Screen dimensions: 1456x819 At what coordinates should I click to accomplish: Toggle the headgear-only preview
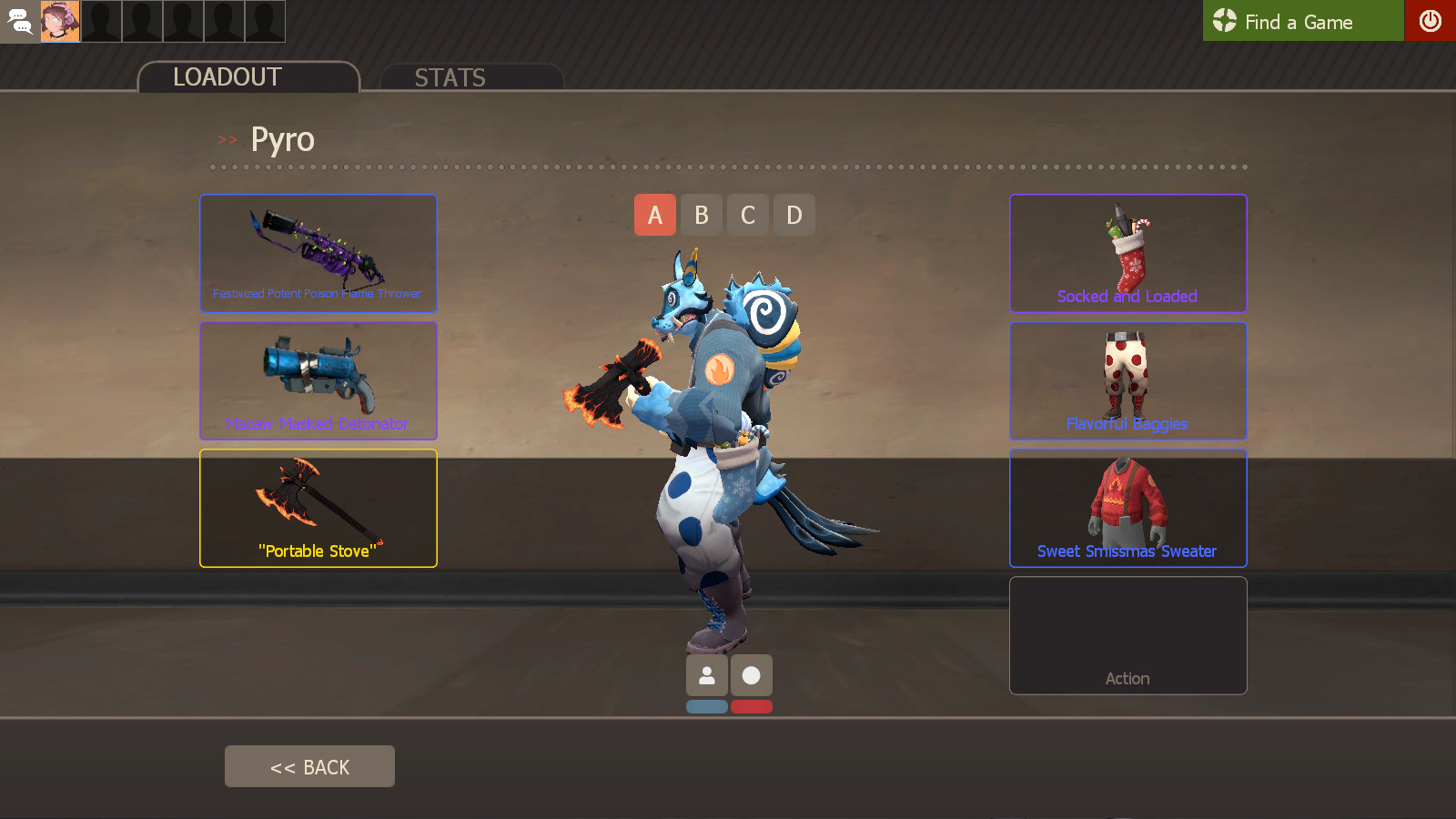click(x=751, y=675)
